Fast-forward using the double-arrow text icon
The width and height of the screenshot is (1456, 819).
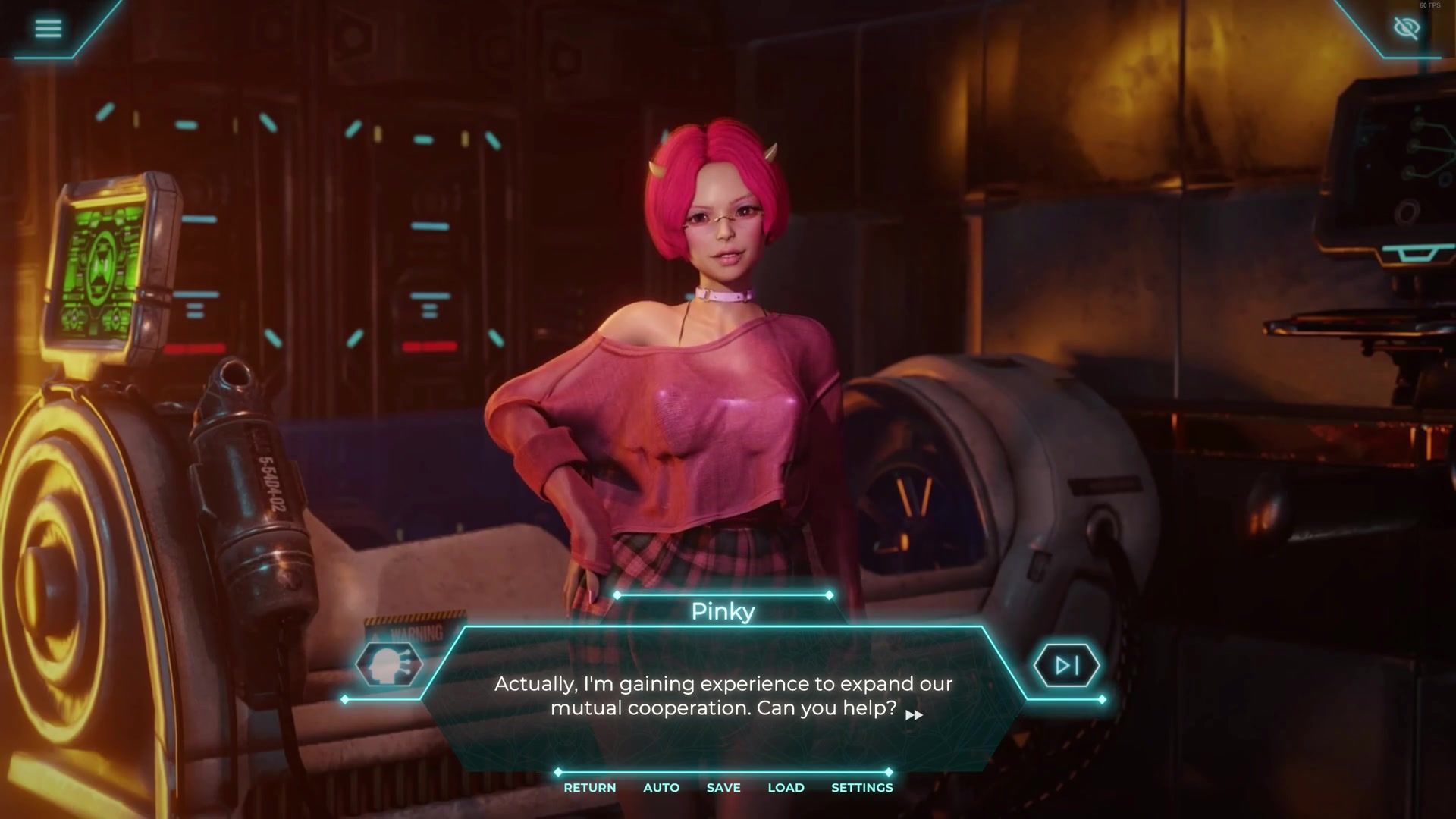(914, 715)
